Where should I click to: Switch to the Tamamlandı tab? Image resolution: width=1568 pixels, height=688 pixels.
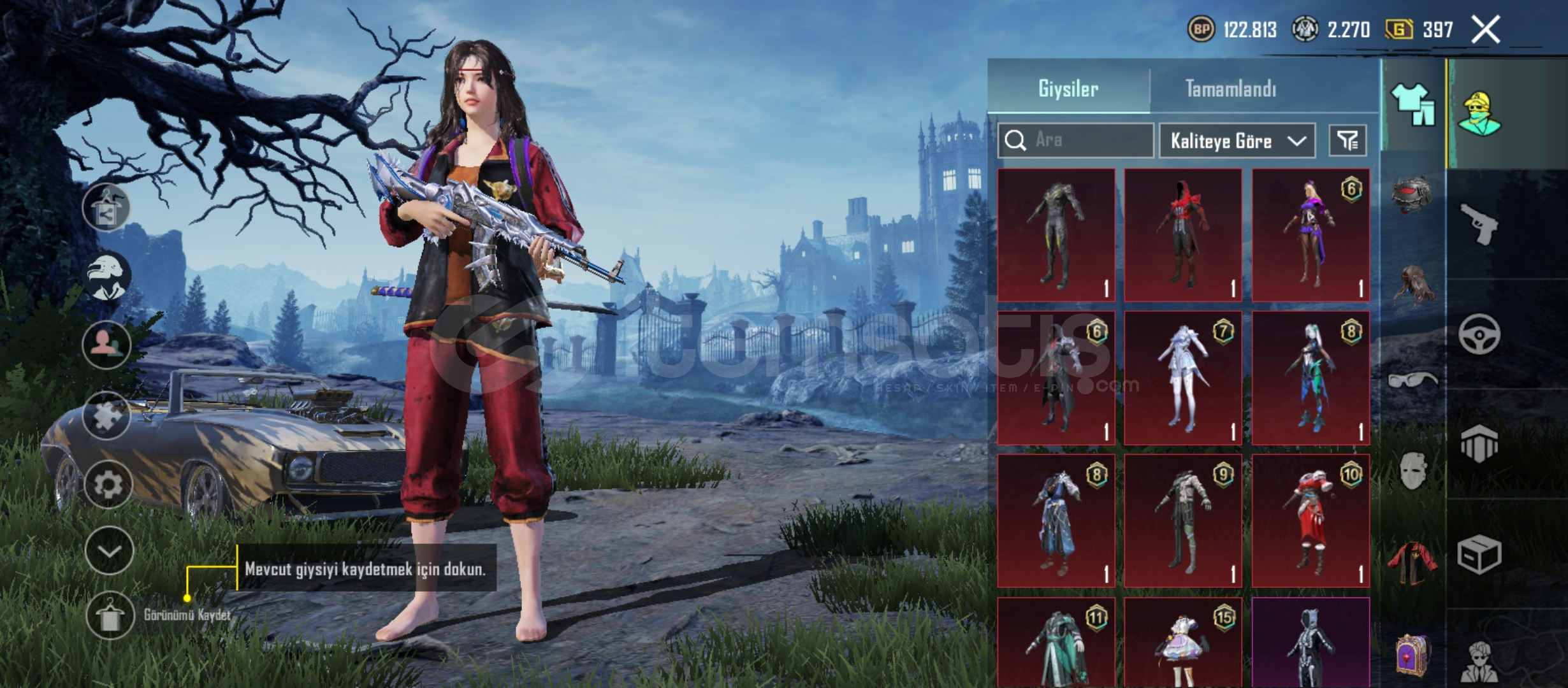coord(1230,89)
